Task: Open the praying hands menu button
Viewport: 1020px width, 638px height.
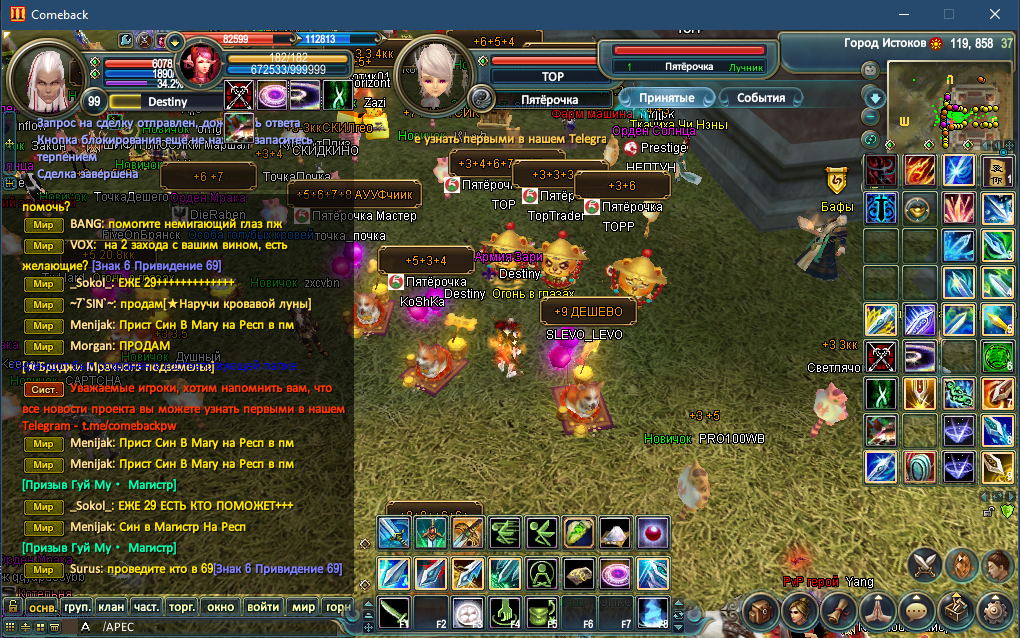Action: click(x=877, y=609)
